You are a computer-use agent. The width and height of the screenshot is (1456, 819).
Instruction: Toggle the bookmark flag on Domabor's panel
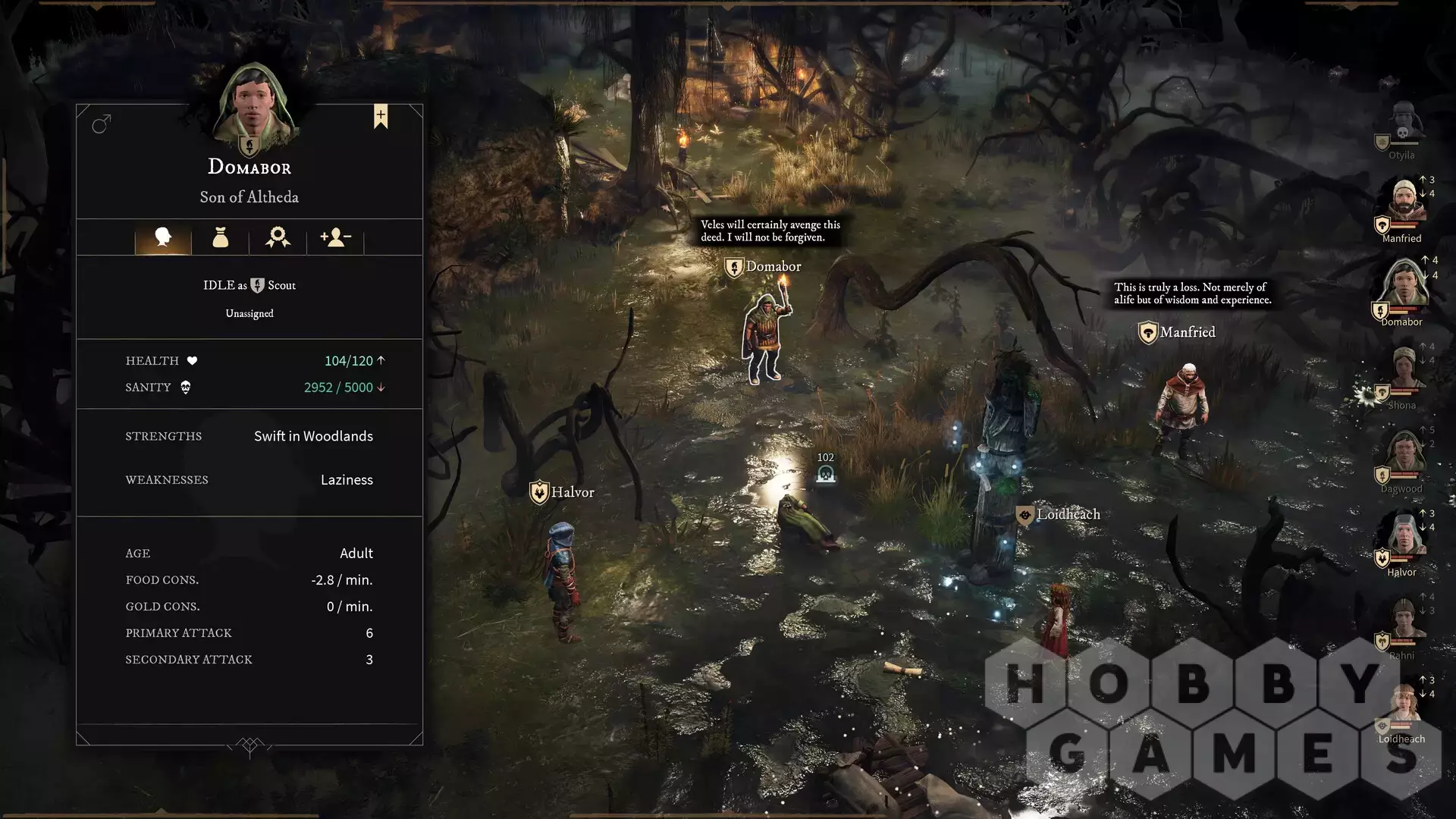click(x=381, y=116)
